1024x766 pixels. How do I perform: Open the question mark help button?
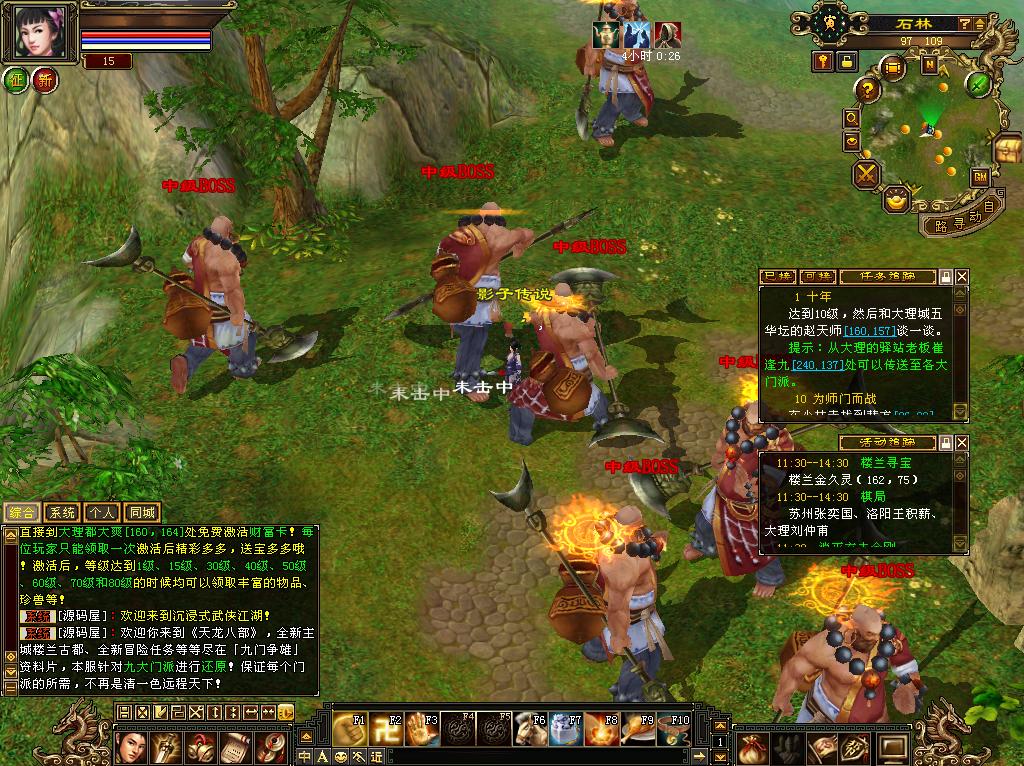click(865, 89)
